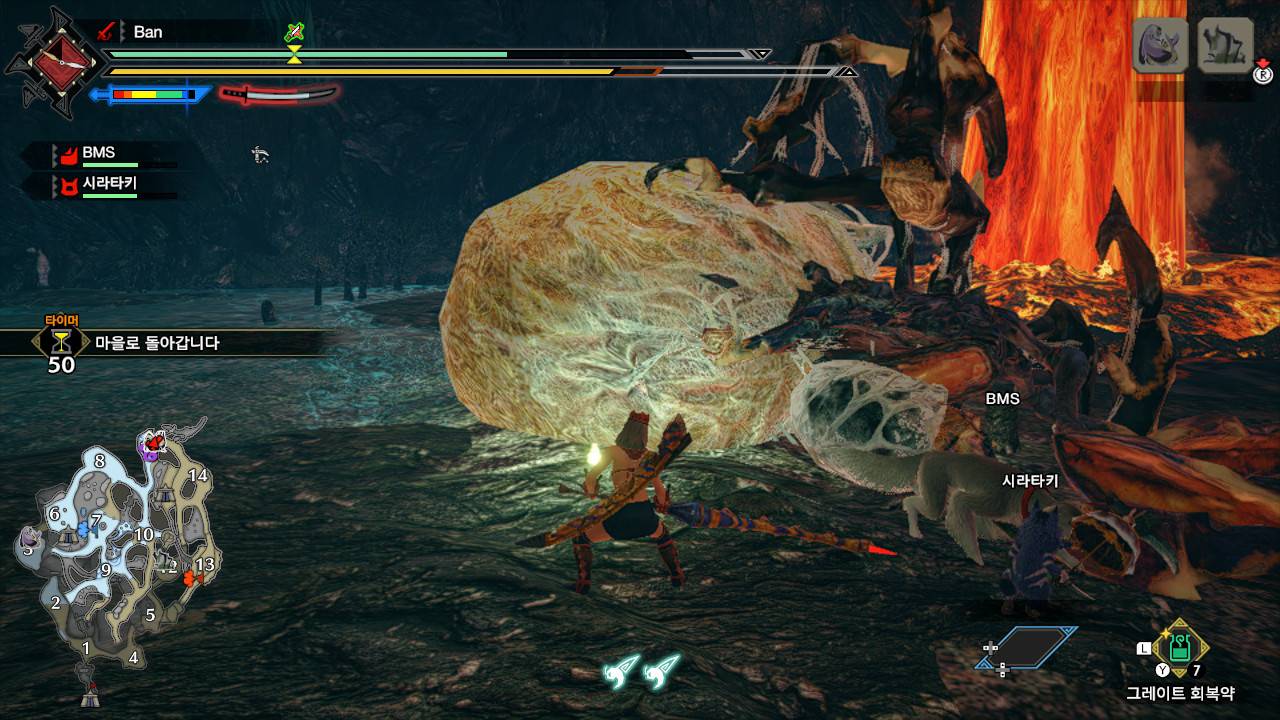The height and width of the screenshot is (720, 1280).
Task: Choose party member BMS in the list
Action: click(98, 154)
